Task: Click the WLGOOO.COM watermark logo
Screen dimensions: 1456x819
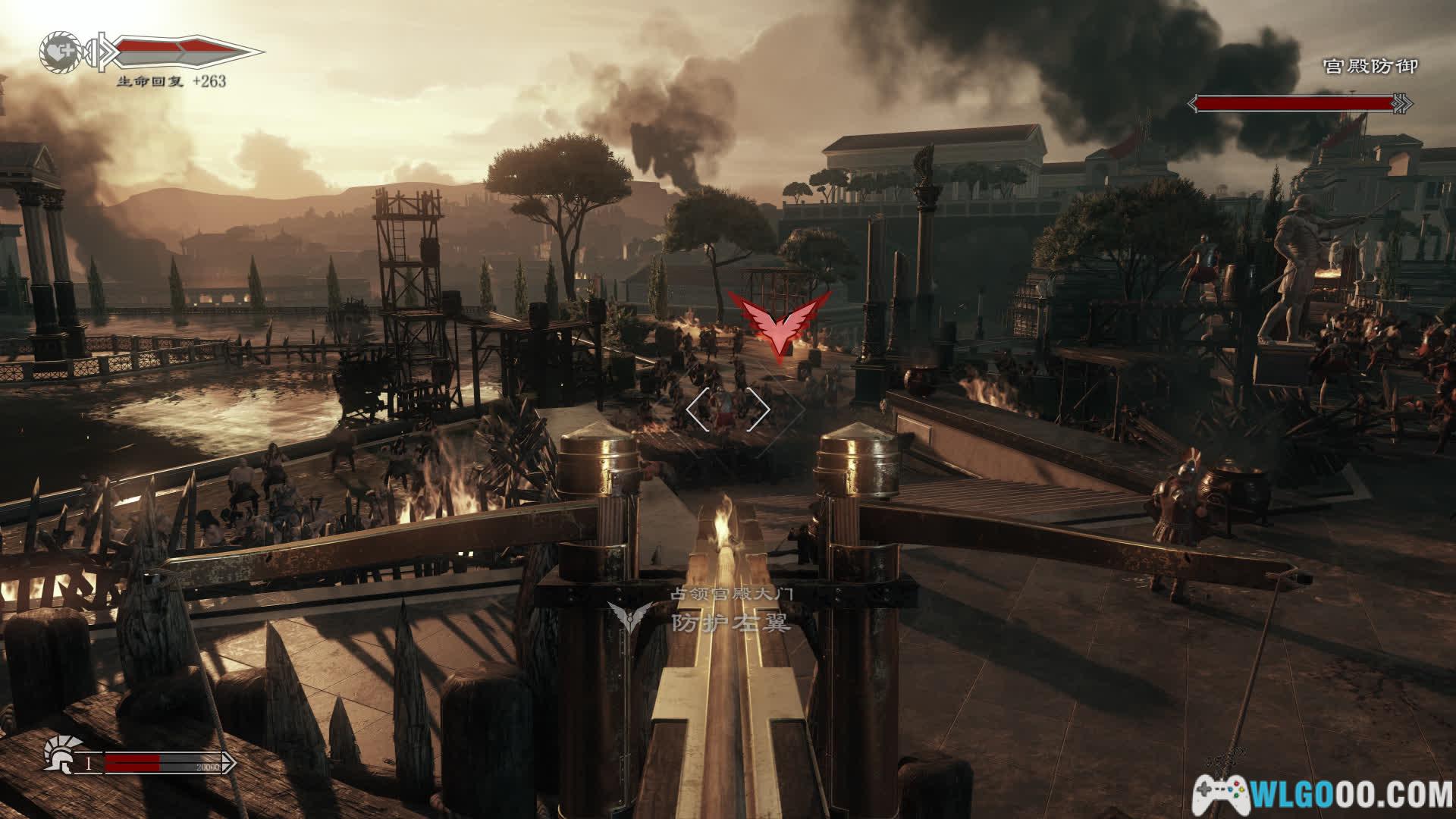Action: tap(1325, 794)
